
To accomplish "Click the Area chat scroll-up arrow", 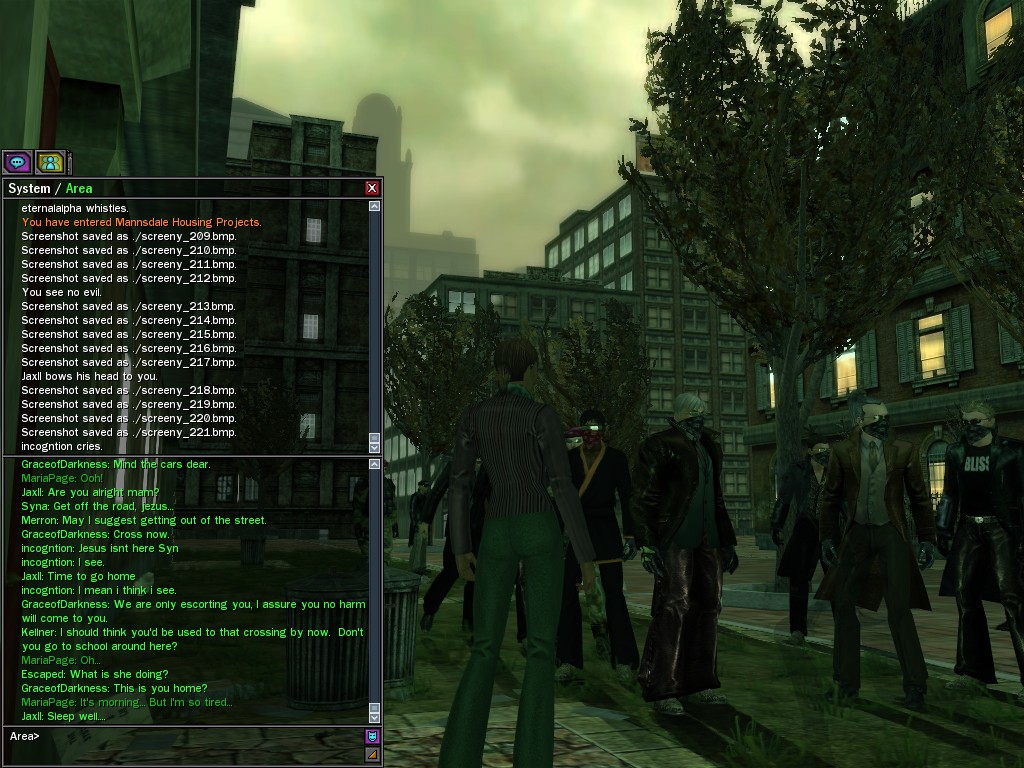I will coord(374,464).
